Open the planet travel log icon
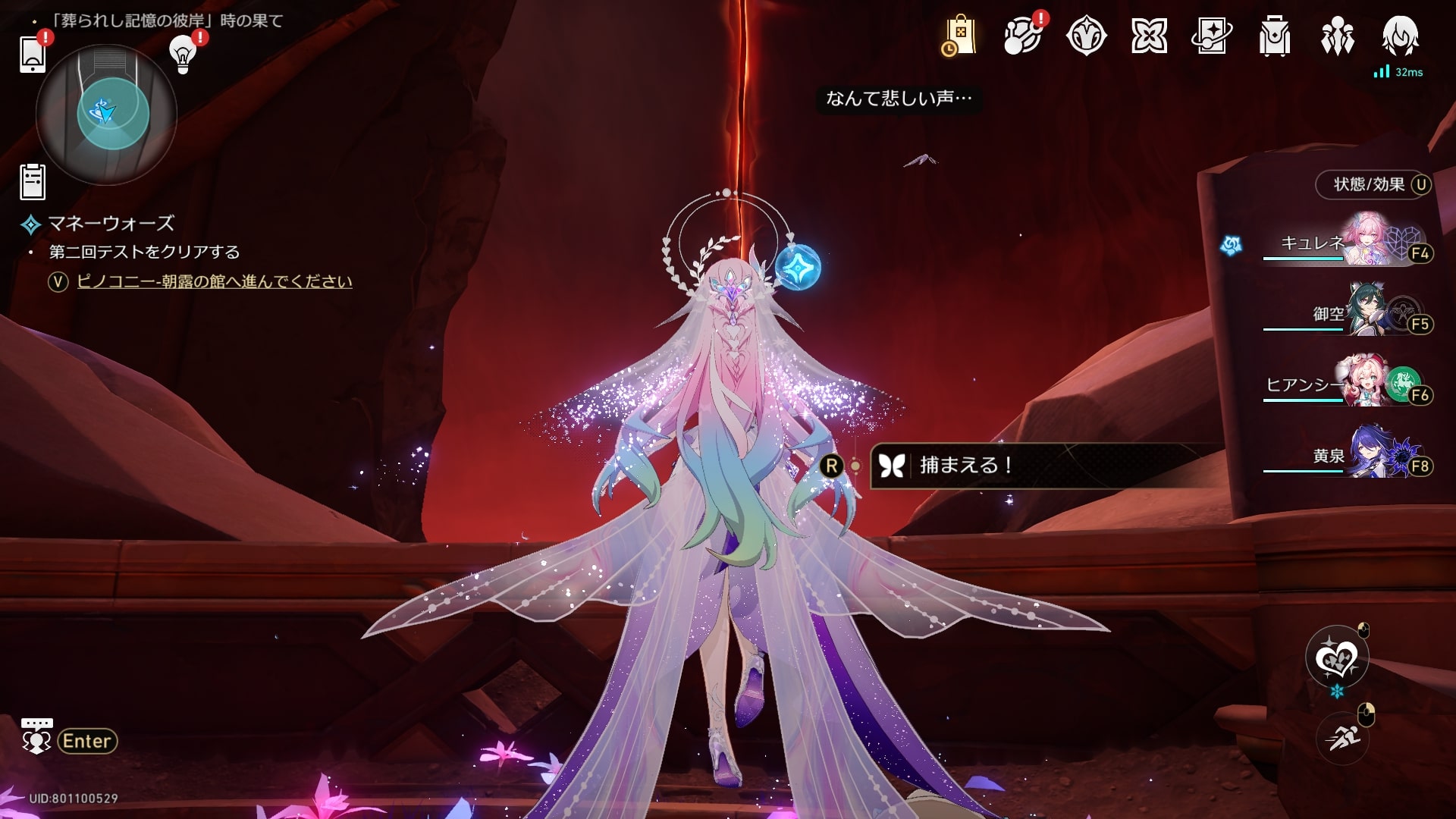Image resolution: width=1456 pixels, height=819 pixels. pyautogui.click(x=1022, y=36)
